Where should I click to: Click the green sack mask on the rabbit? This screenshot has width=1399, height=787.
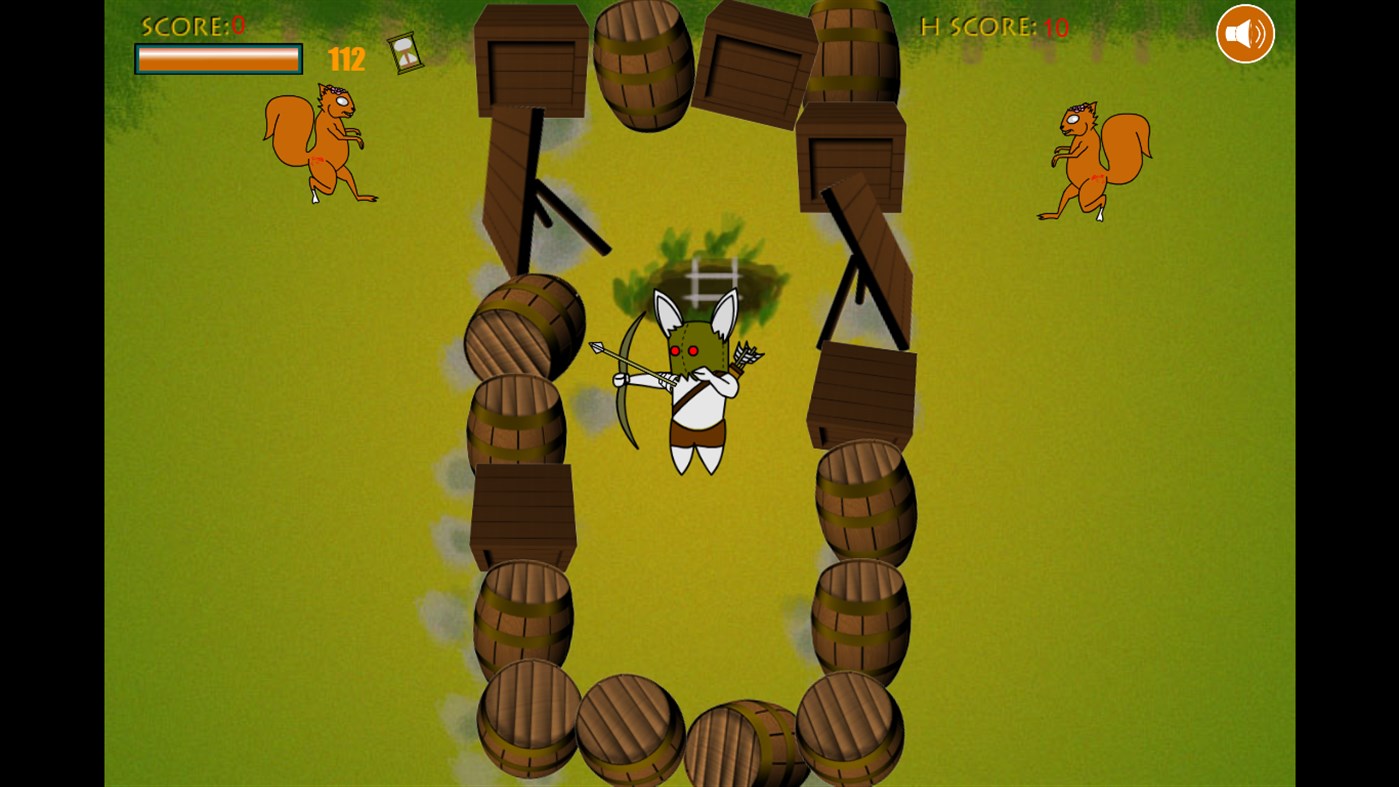click(x=697, y=345)
